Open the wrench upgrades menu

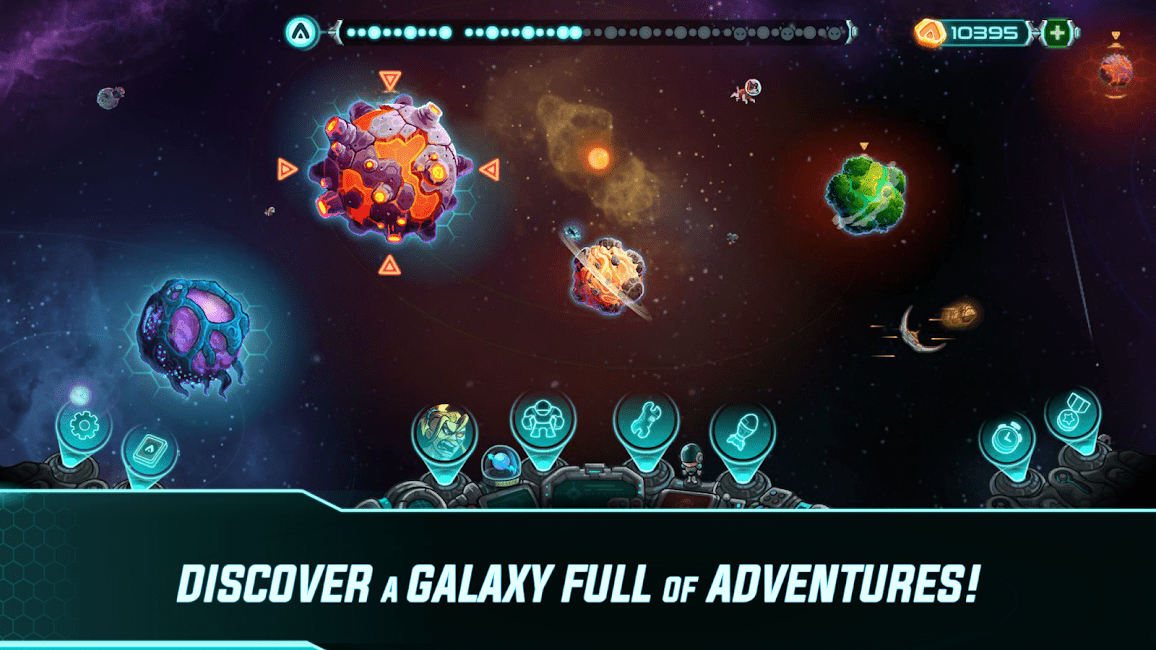click(x=646, y=418)
